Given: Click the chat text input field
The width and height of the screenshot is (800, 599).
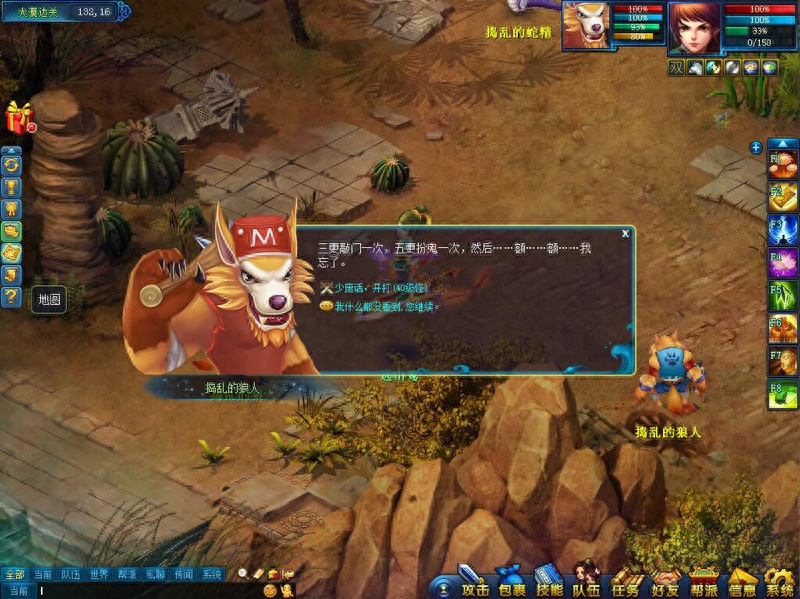Looking at the screenshot, I should click(140, 591).
